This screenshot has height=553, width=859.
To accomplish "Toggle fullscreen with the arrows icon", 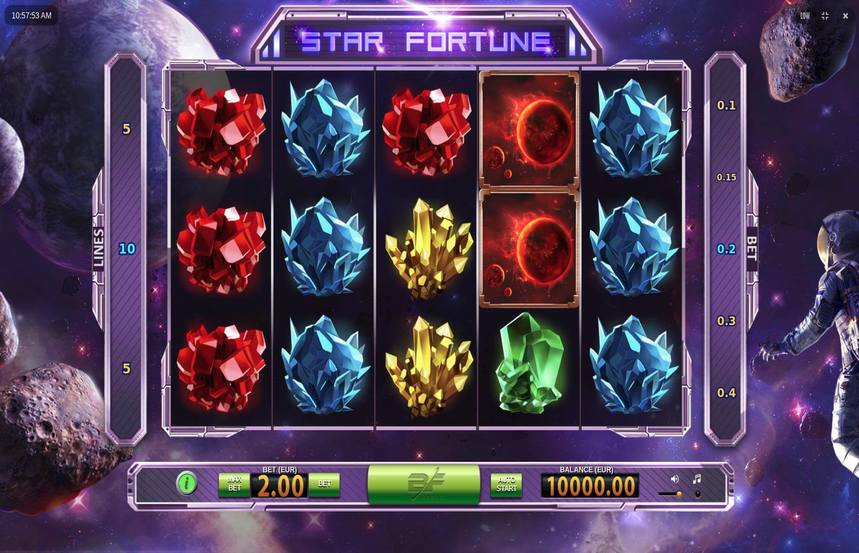I will (825, 16).
